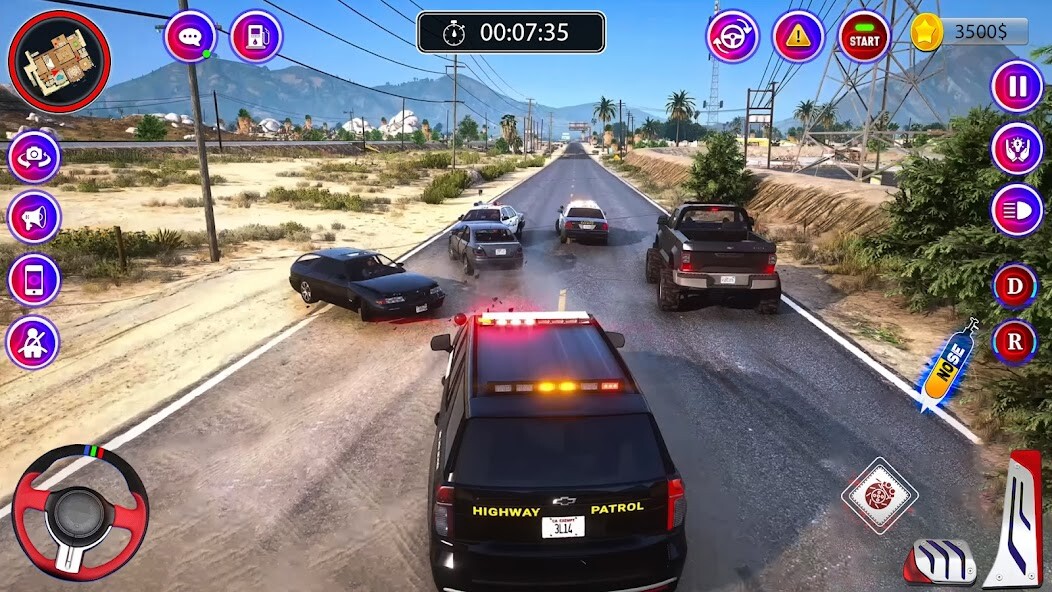Change the steering control mode
This screenshot has width=1052, height=592.
[733, 36]
